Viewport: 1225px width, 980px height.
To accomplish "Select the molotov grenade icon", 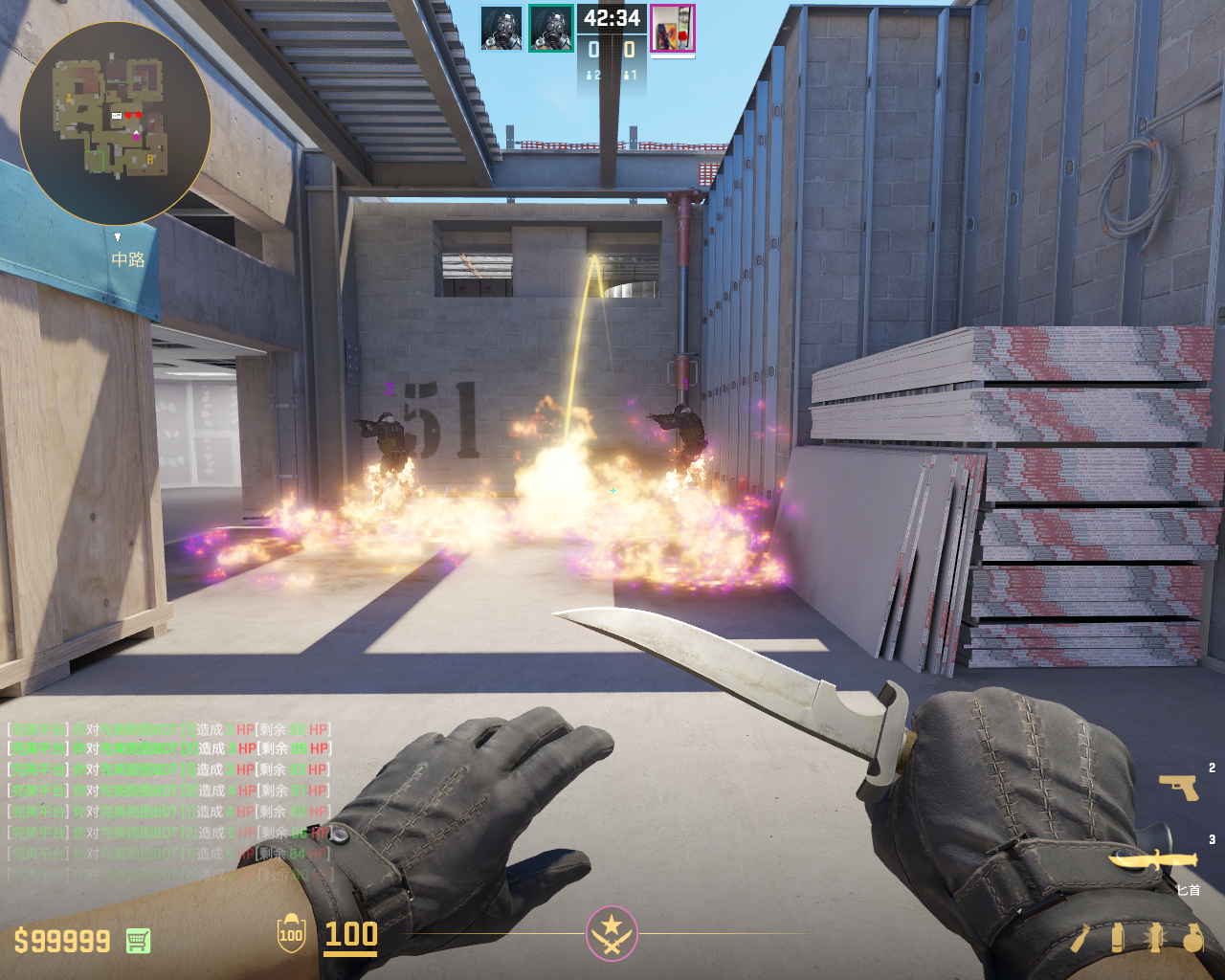I will point(1080,939).
